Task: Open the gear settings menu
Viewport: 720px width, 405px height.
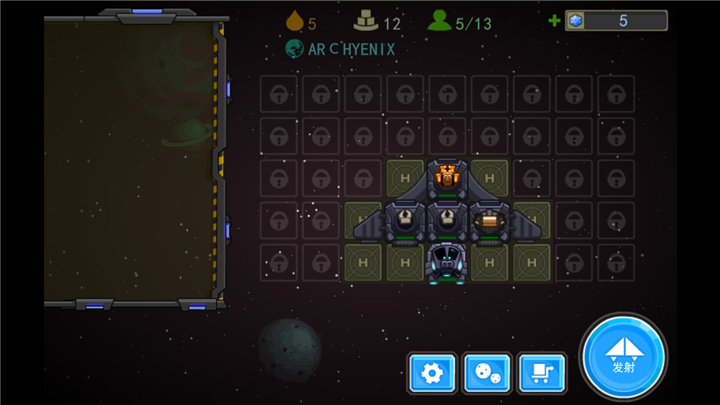Action: coord(432,374)
